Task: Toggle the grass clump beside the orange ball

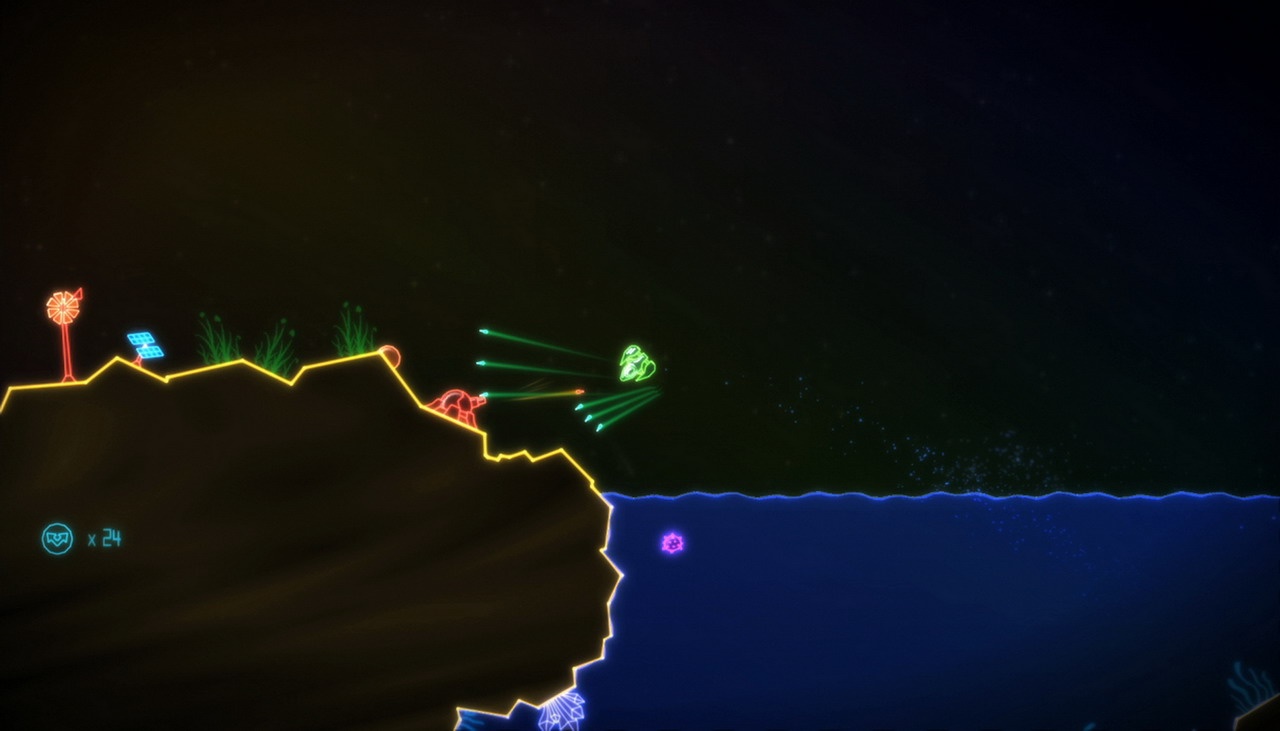Action: tap(352, 330)
